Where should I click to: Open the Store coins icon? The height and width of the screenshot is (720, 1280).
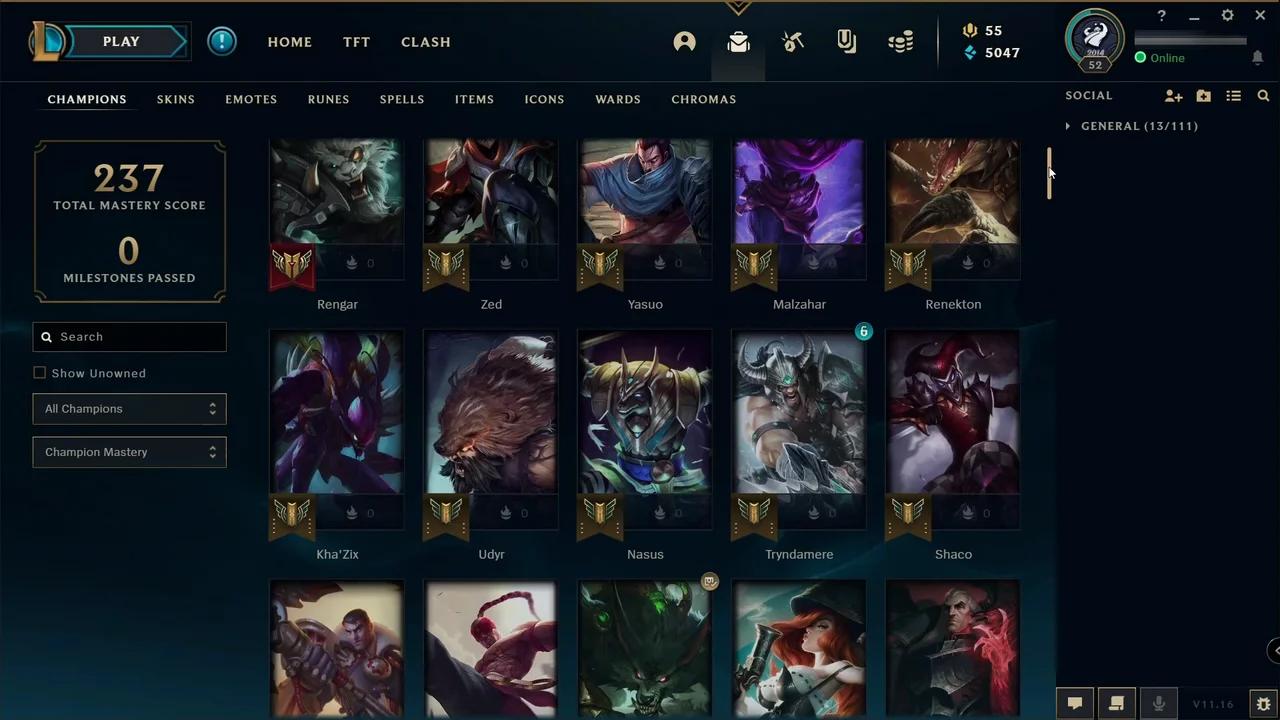[x=900, y=41]
